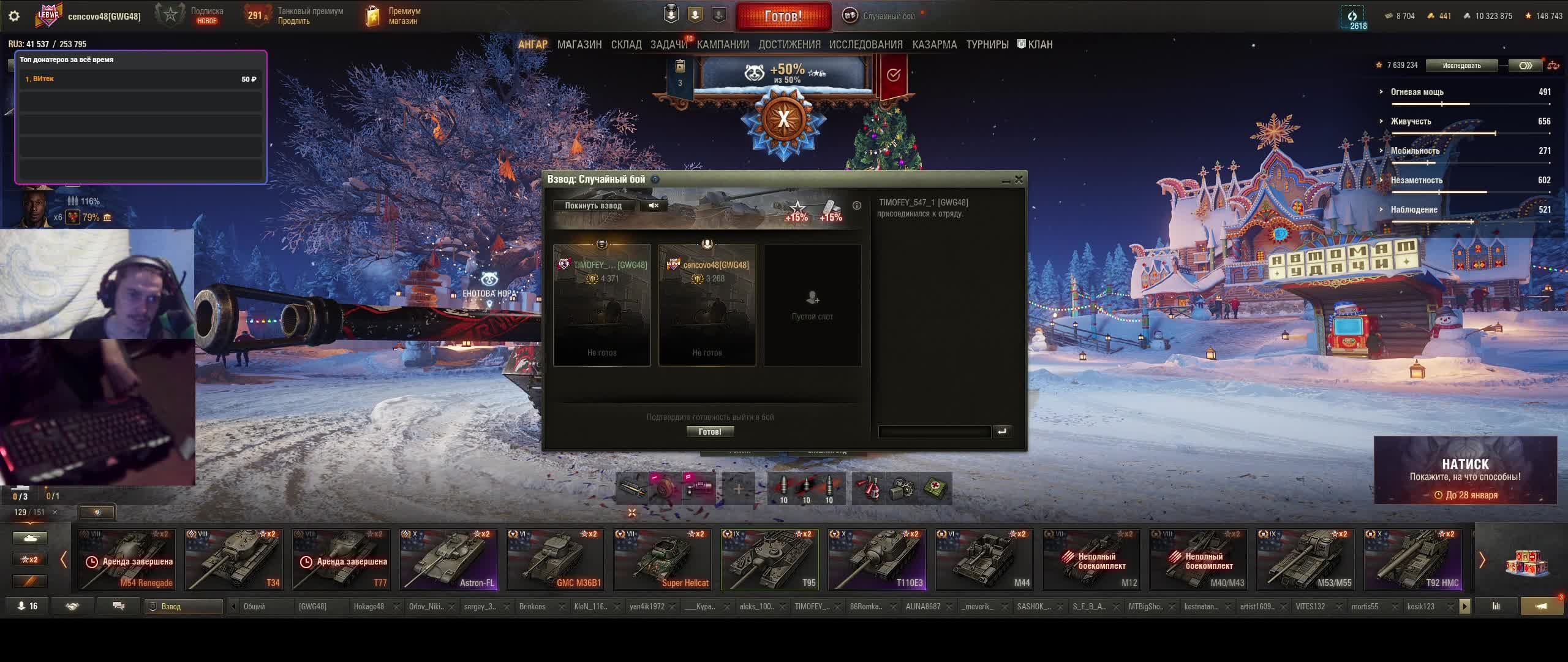The height and width of the screenshot is (662, 1568).
Task: Leave platoon with Покинуть взвод
Action: click(593, 206)
